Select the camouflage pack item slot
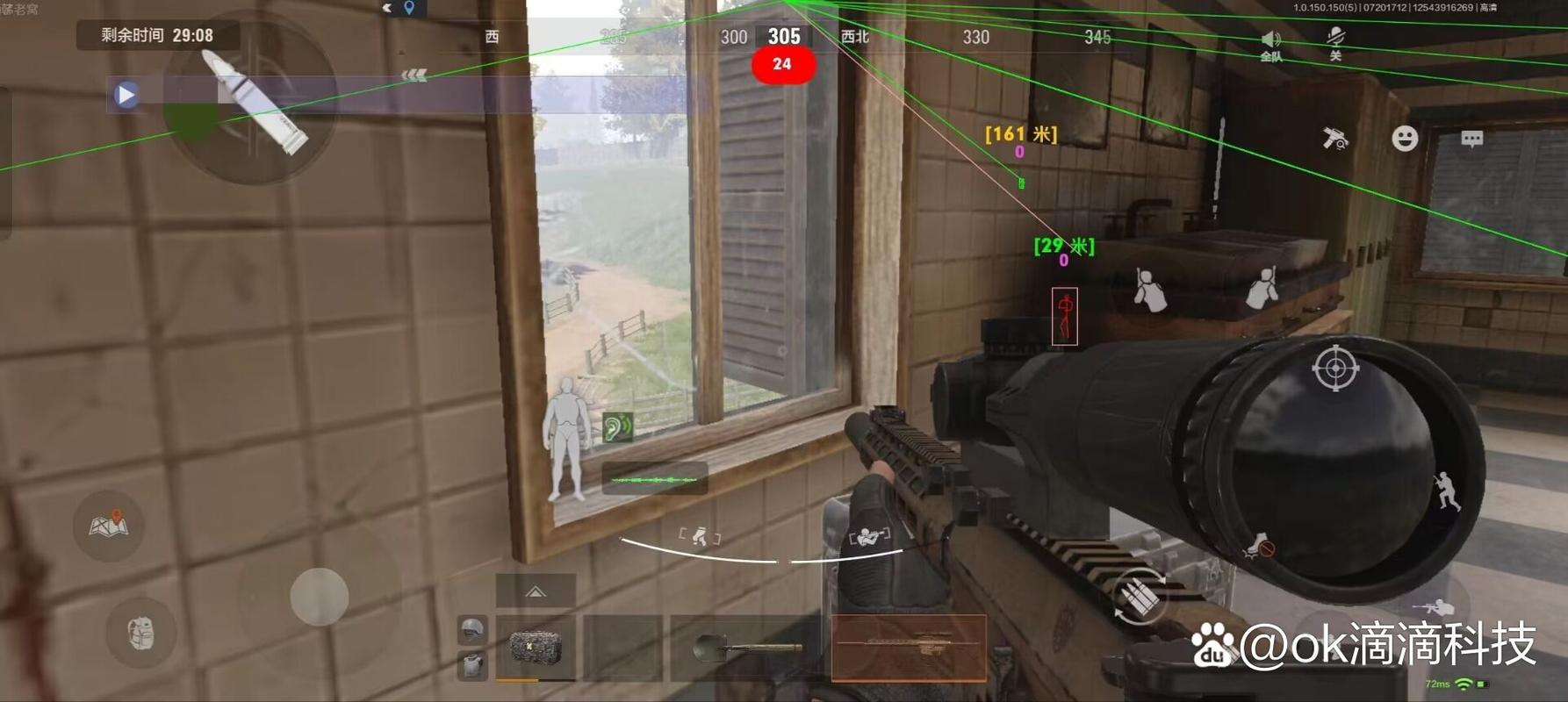The height and width of the screenshot is (702, 1568). click(536, 648)
